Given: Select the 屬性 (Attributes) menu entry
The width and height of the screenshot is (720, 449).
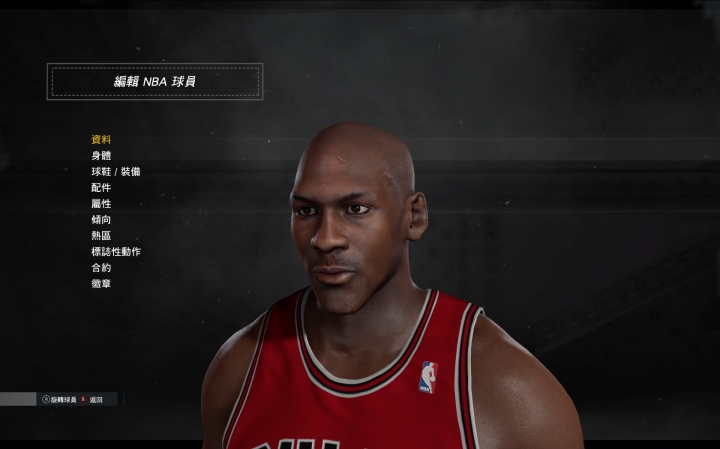Looking at the screenshot, I should point(101,204).
